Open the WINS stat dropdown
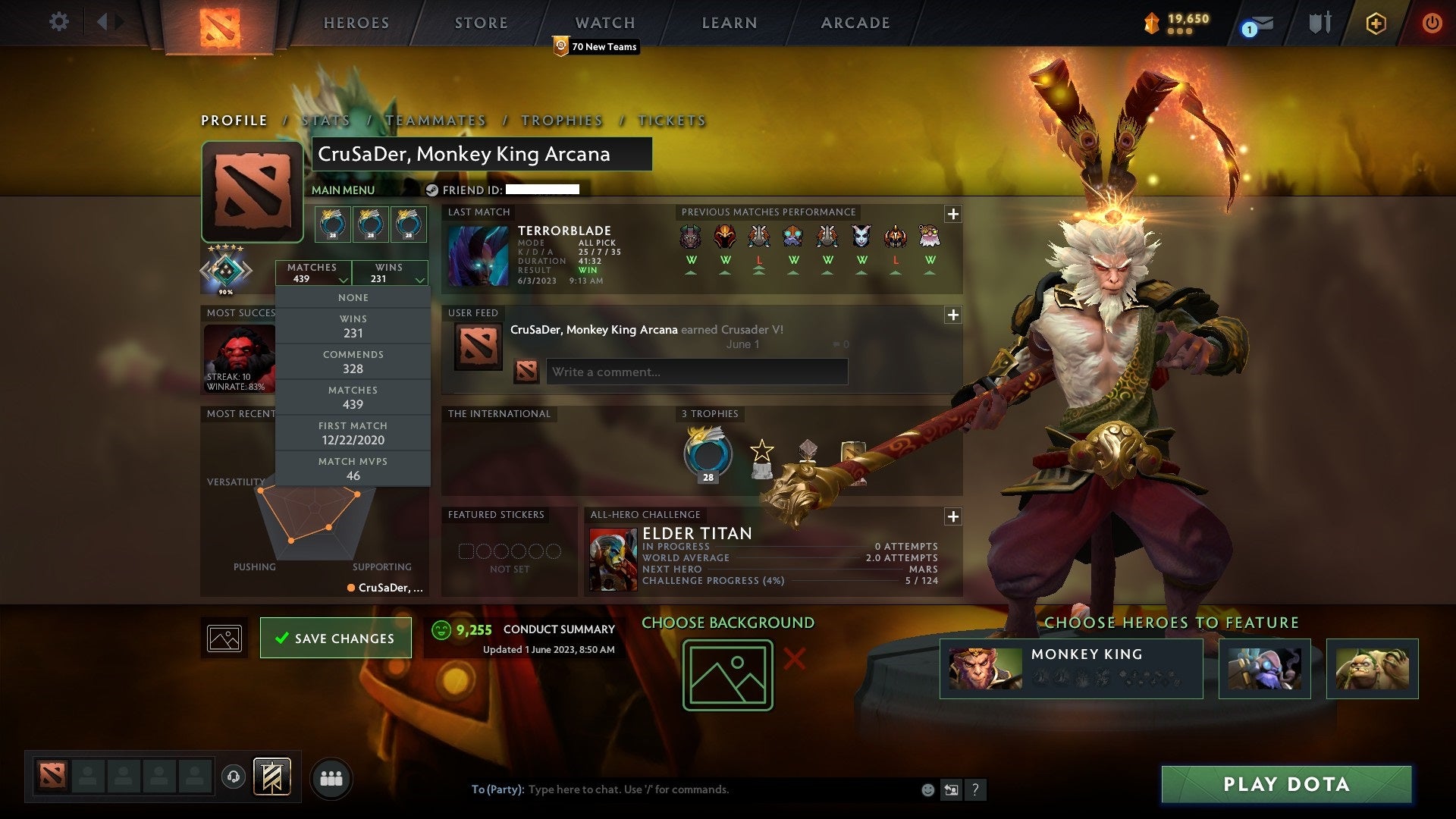Viewport: 1456px width, 819px height. (390, 273)
